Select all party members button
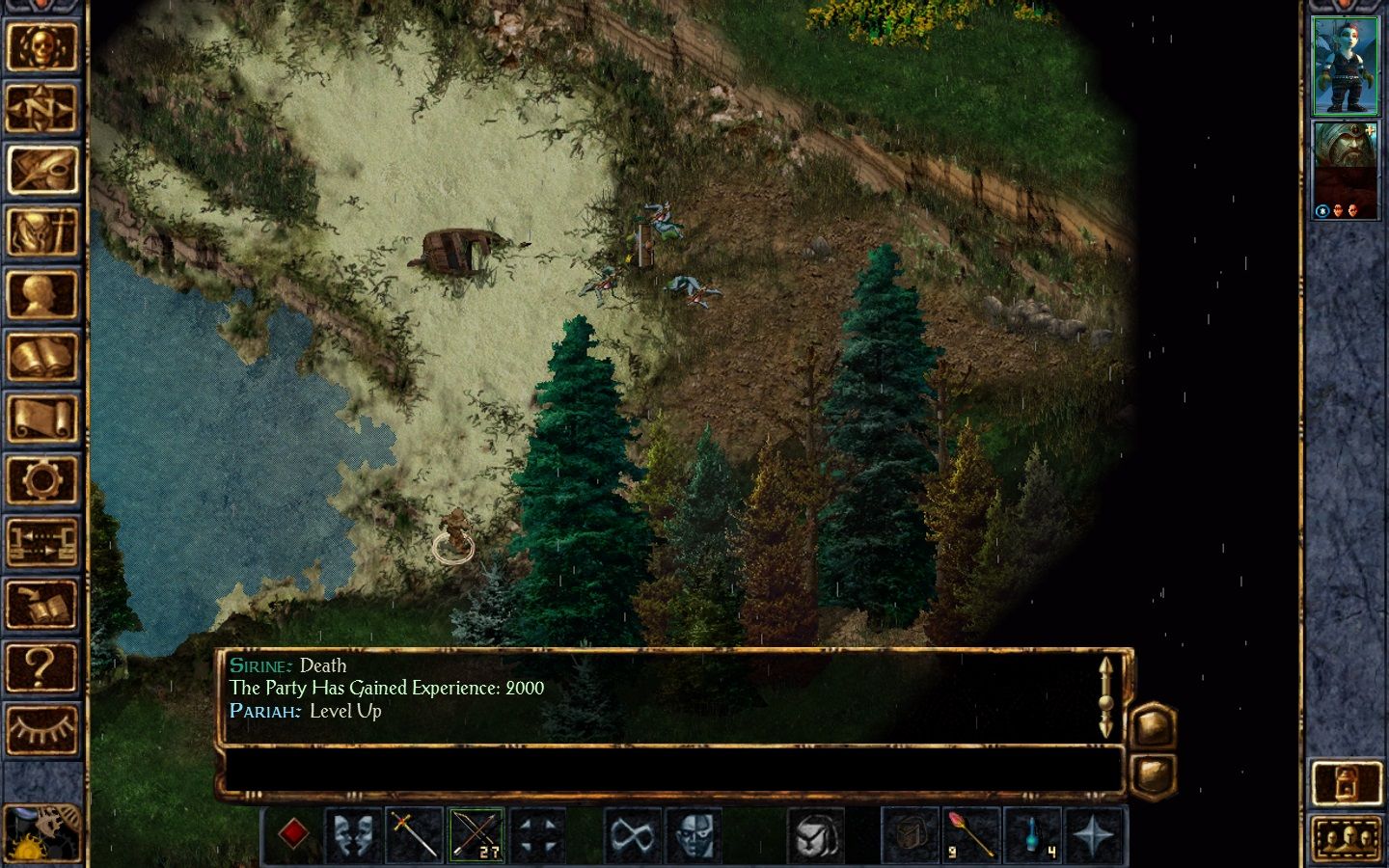 click(1346, 837)
